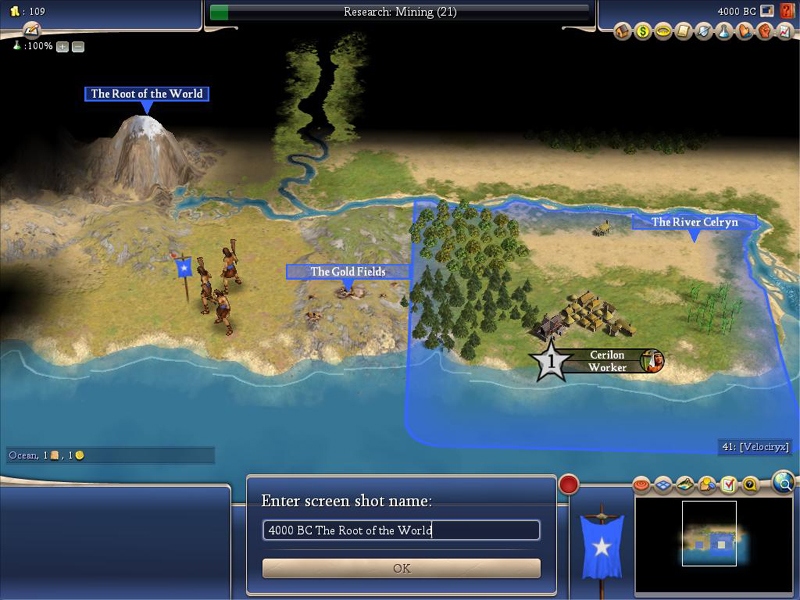This screenshot has width=800, height=600.
Task: Click the screen shot name text field
Action: tap(401, 530)
